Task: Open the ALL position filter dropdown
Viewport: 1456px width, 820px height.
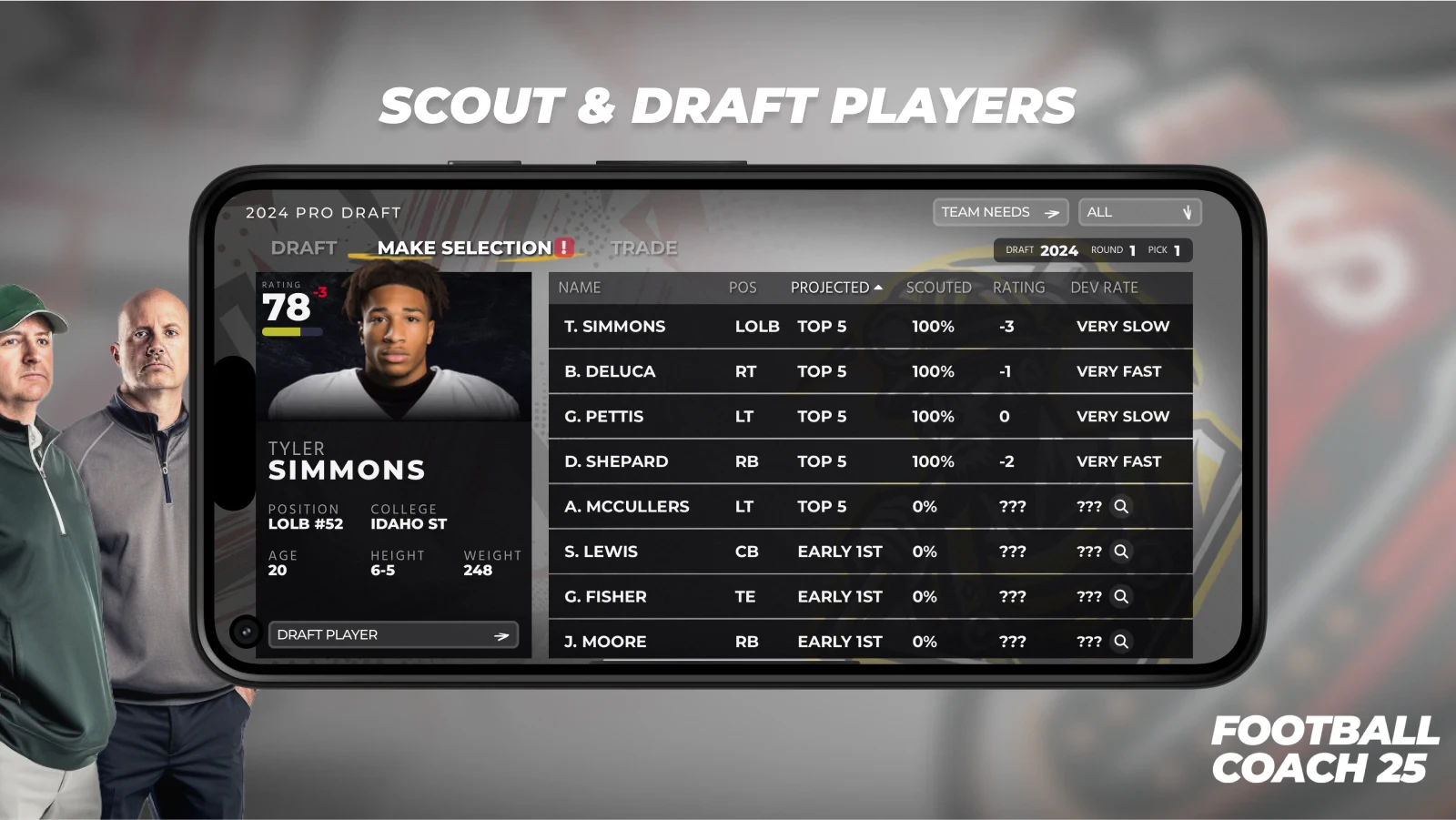Action: tap(1139, 212)
